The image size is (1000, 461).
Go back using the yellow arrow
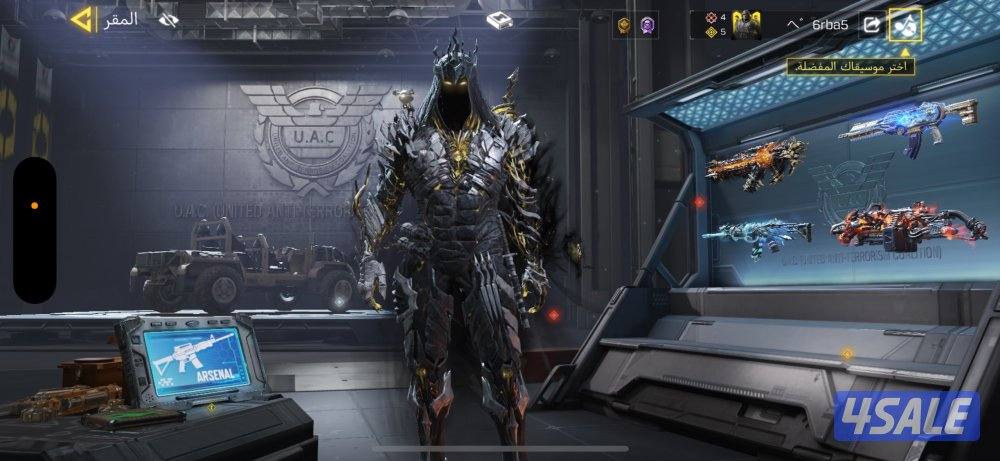pyautogui.click(x=82, y=19)
